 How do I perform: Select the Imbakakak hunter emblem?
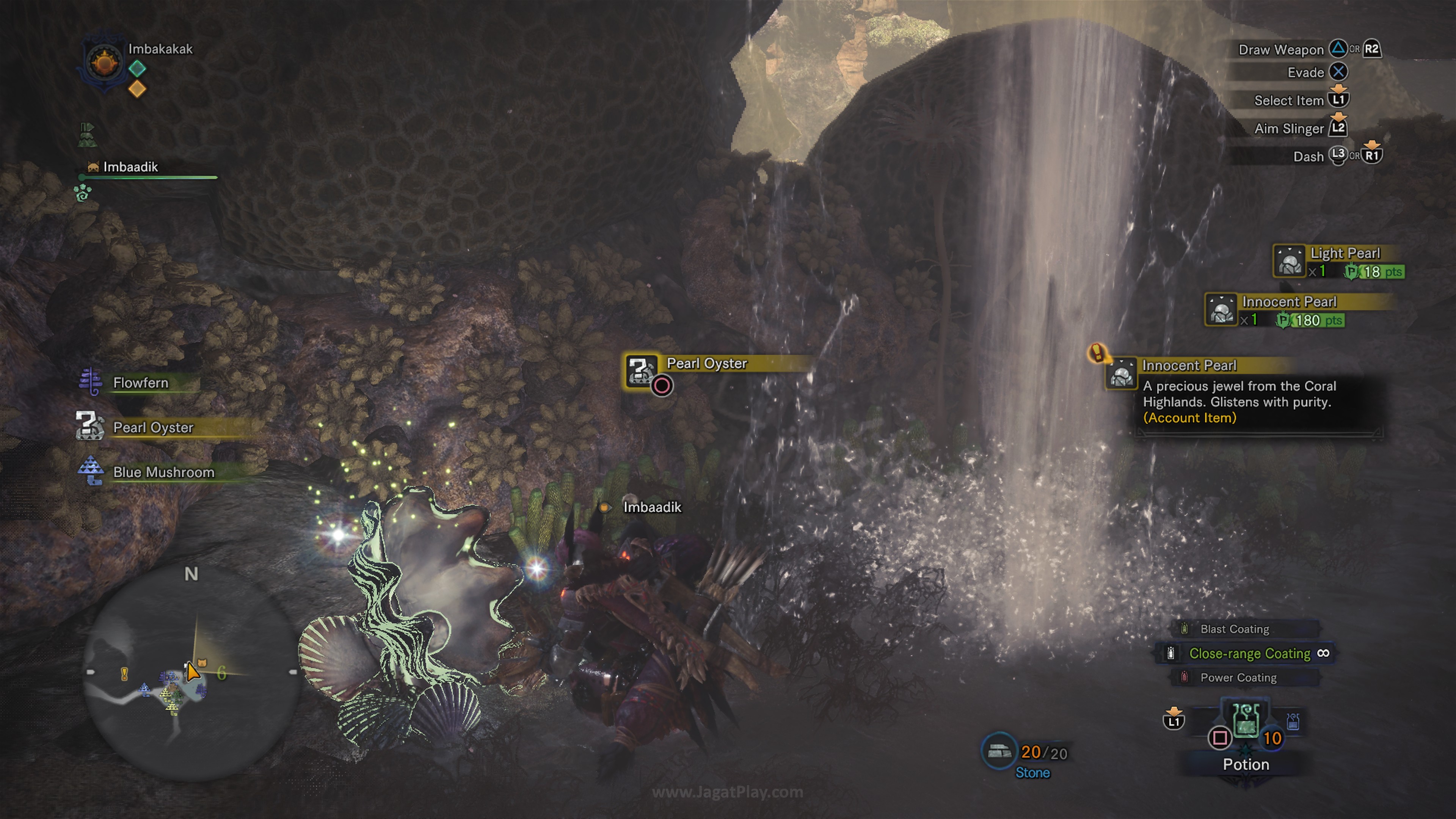104,62
